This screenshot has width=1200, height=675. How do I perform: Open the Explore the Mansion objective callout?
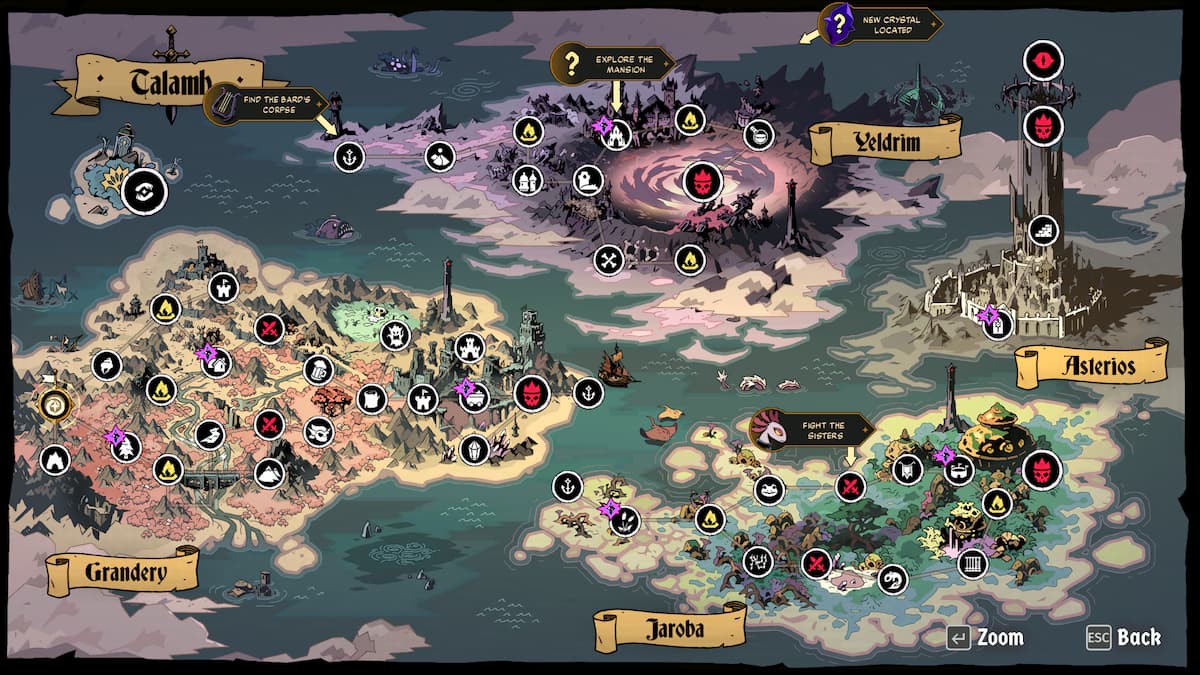(x=614, y=66)
